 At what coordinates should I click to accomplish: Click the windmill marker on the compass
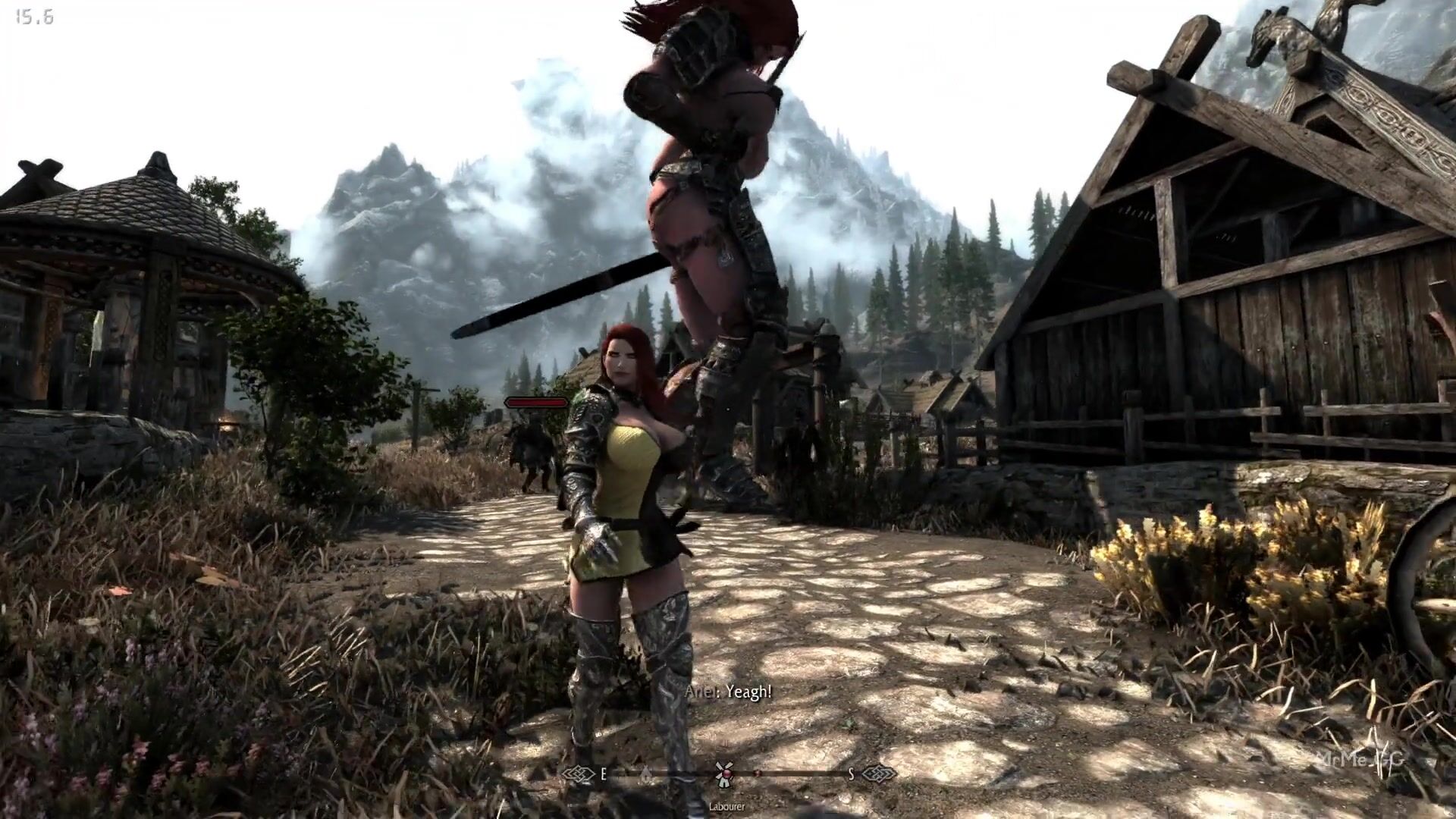(x=723, y=773)
